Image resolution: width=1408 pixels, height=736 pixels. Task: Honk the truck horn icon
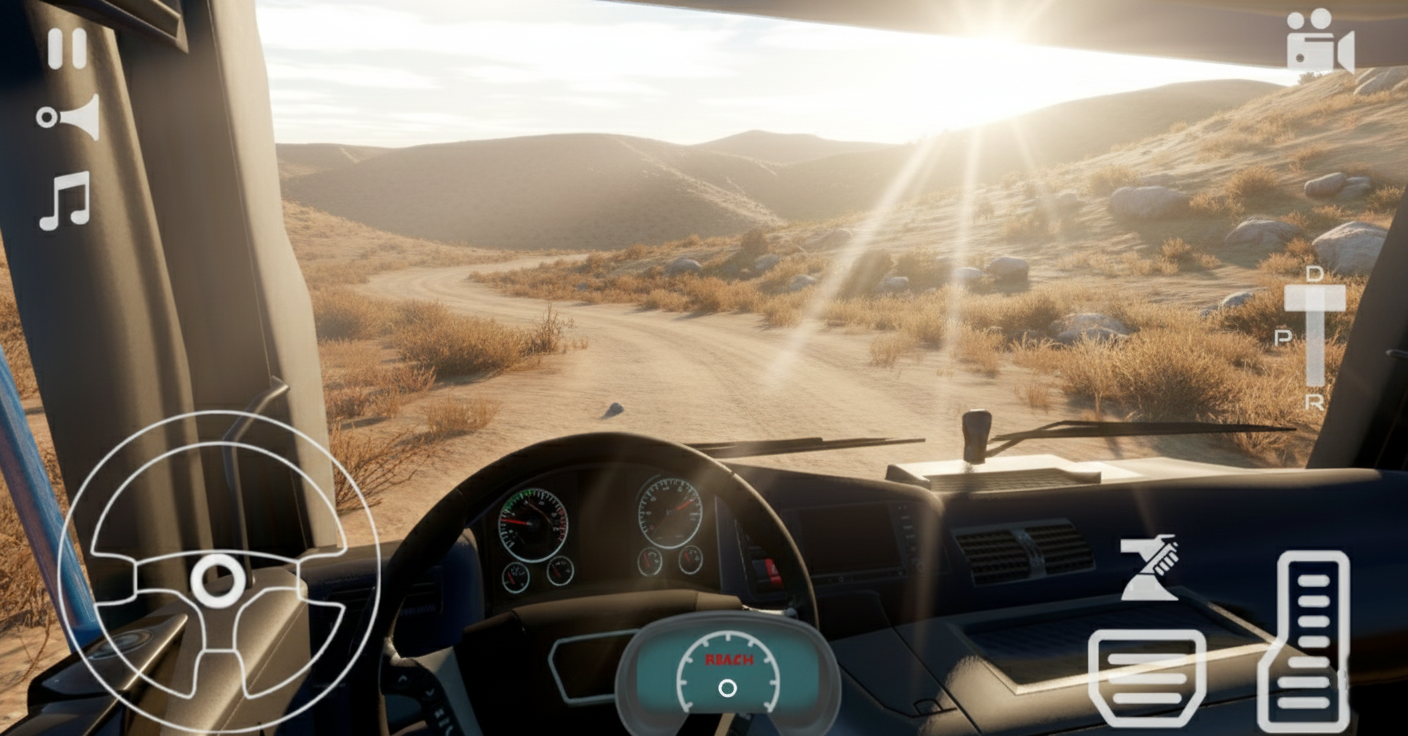click(x=69, y=117)
